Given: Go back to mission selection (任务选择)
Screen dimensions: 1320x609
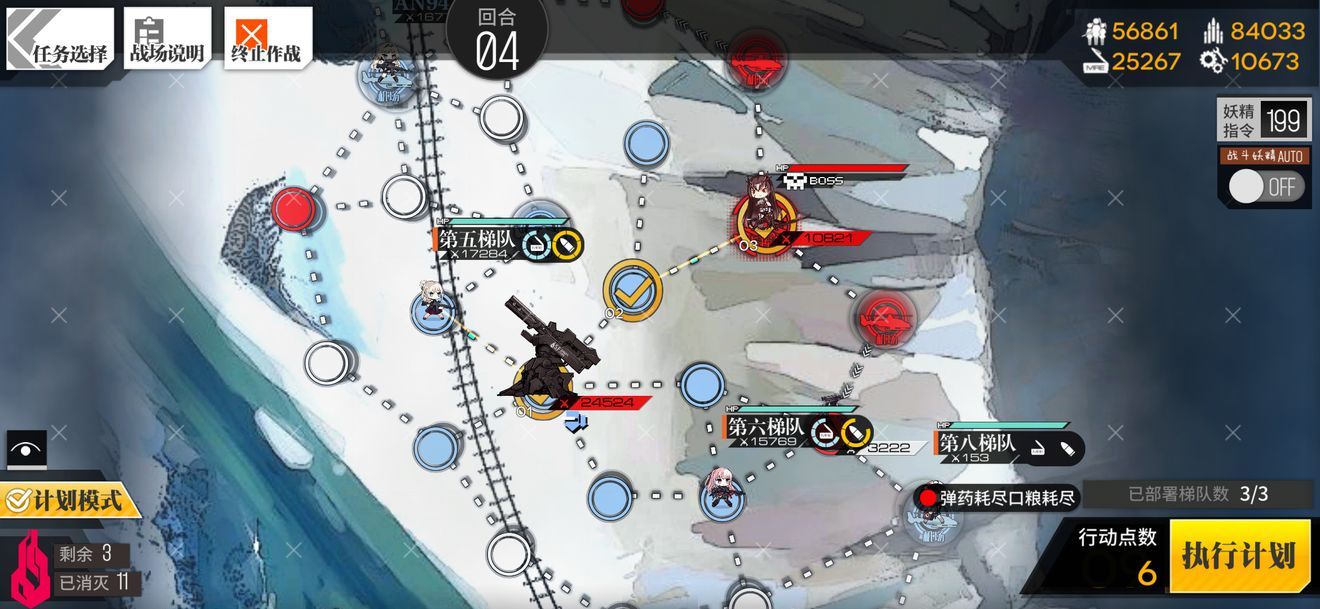Looking at the screenshot, I should [x=60, y=40].
